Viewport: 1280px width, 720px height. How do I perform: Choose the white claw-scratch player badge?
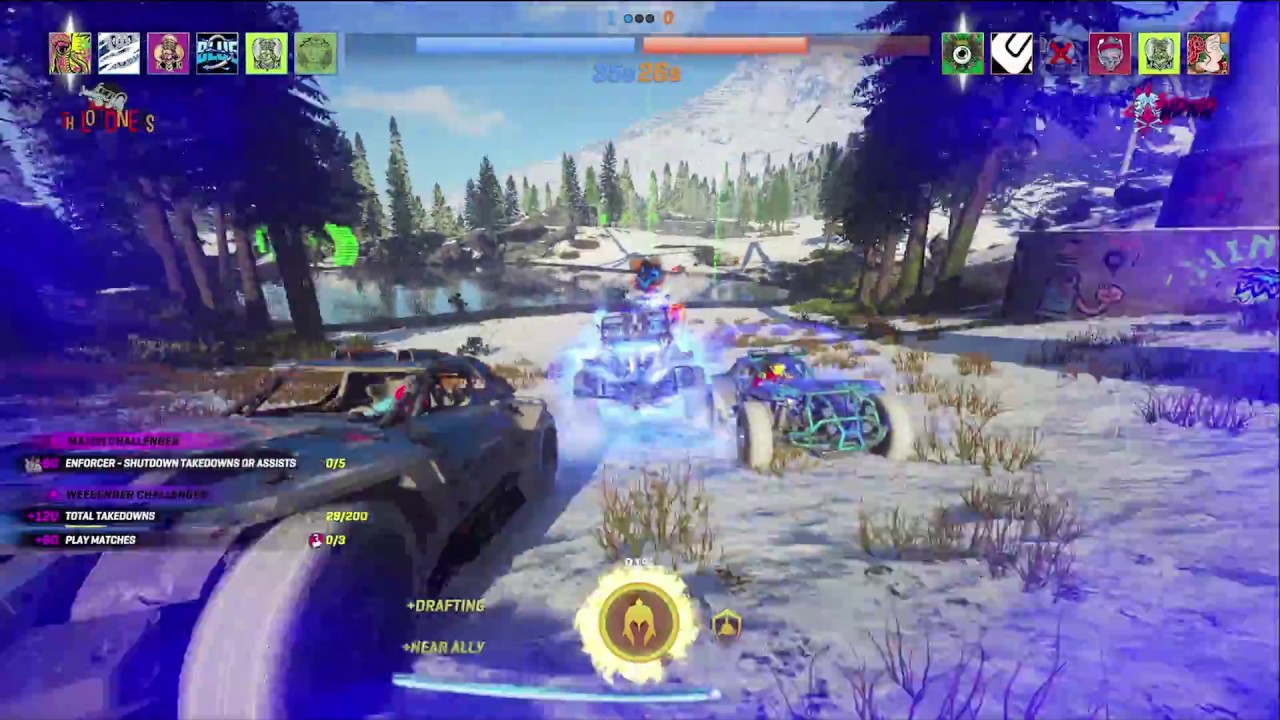click(119, 54)
